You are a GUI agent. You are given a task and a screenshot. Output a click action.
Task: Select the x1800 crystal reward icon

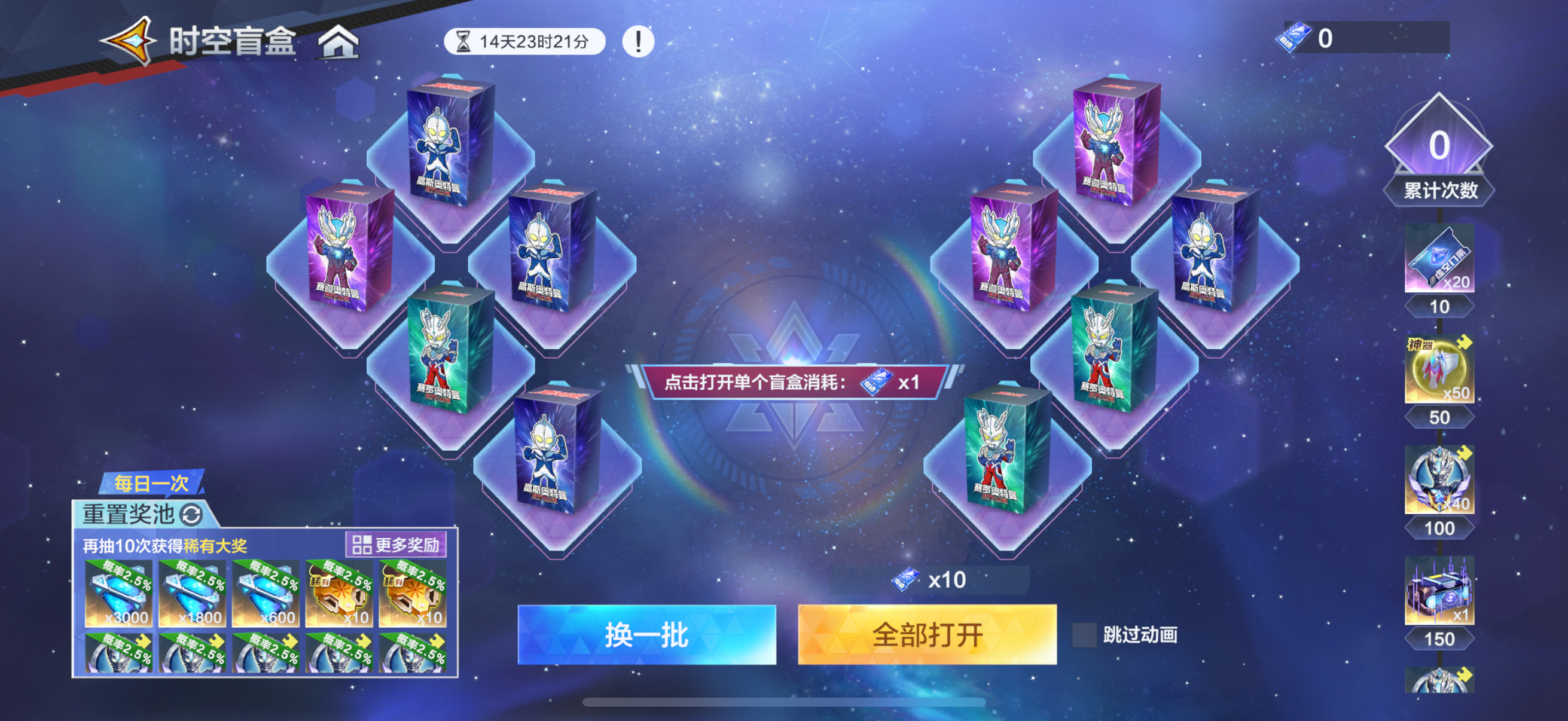[x=192, y=594]
